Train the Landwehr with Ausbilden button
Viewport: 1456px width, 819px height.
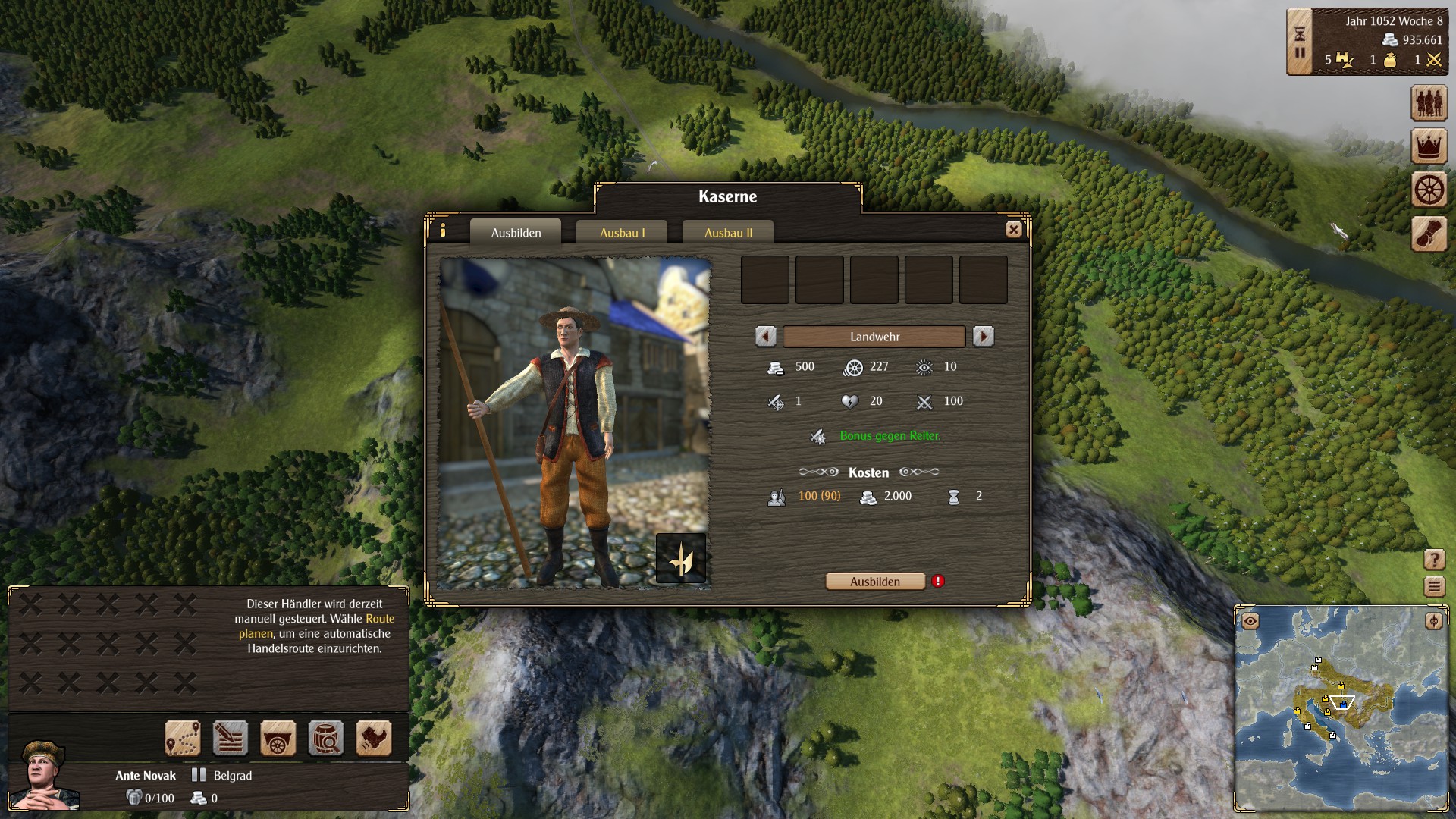[875, 582]
